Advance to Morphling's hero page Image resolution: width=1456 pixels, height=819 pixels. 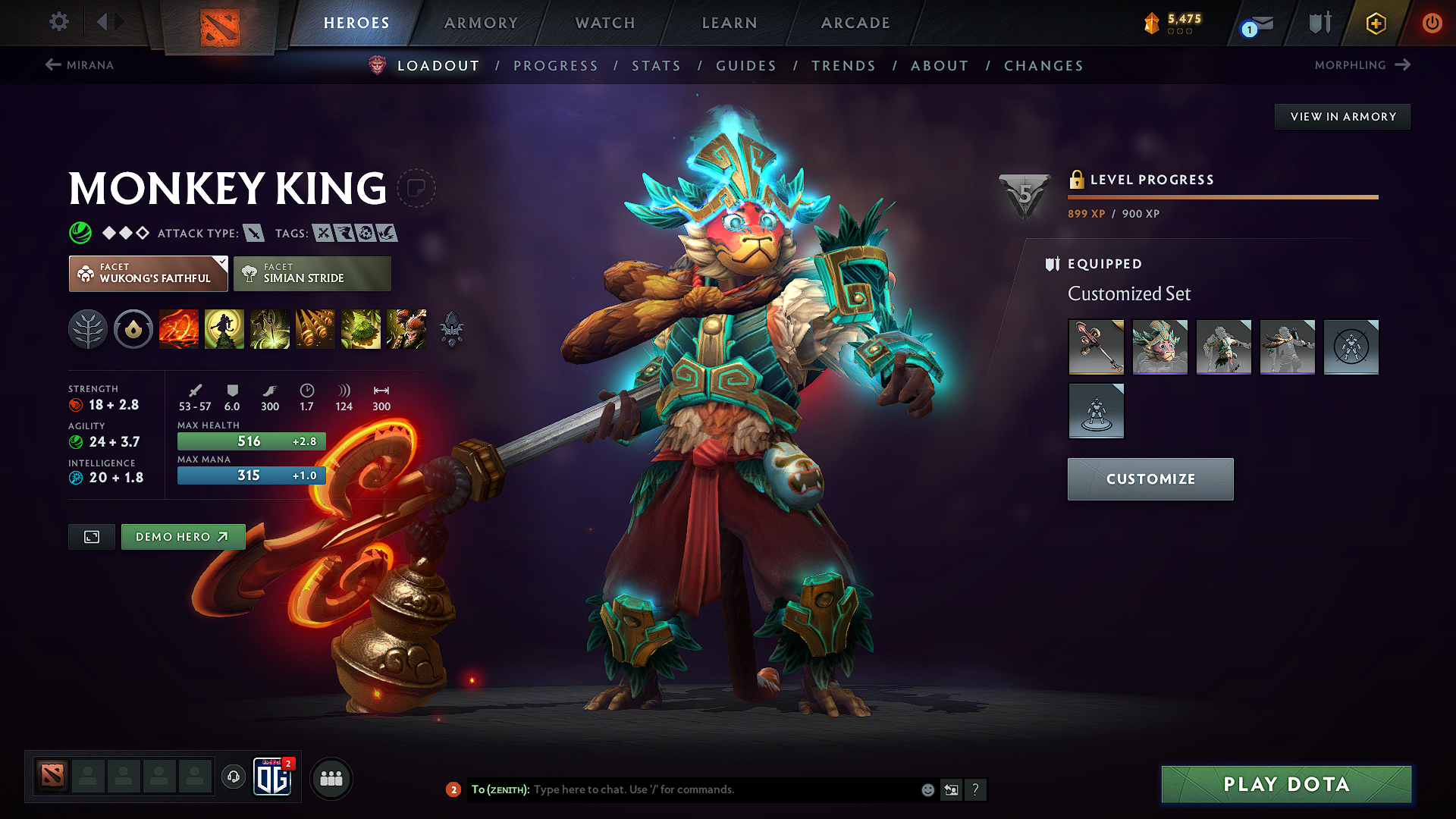[x=1362, y=65]
